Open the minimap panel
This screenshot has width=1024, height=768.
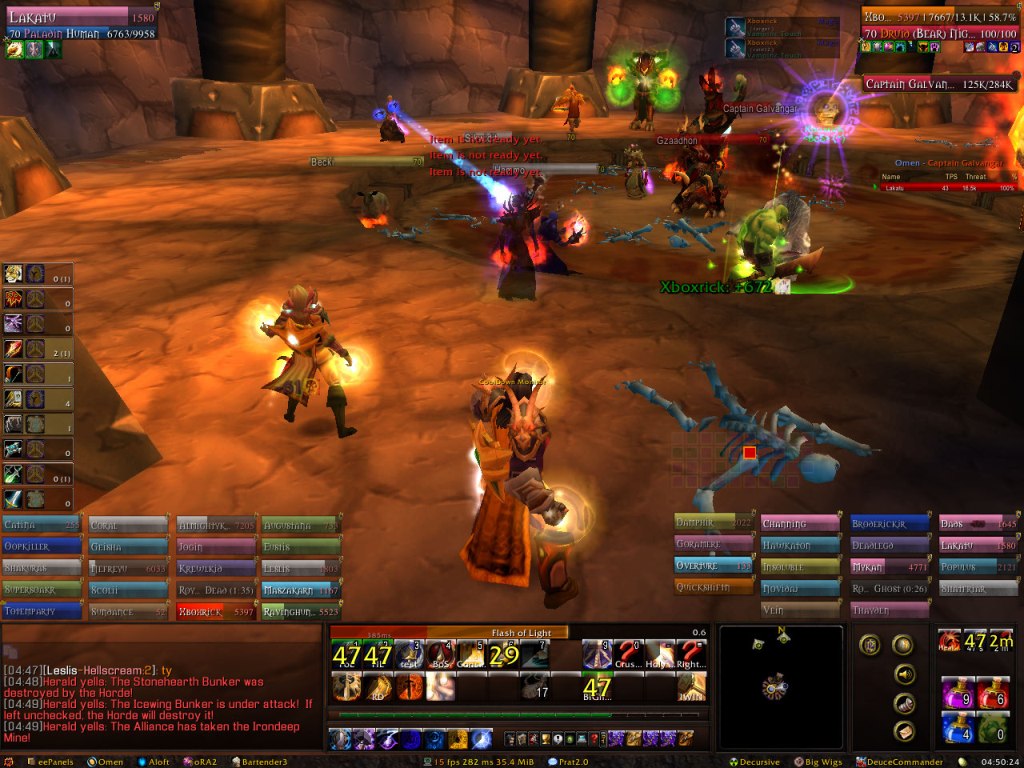click(x=780, y=686)
